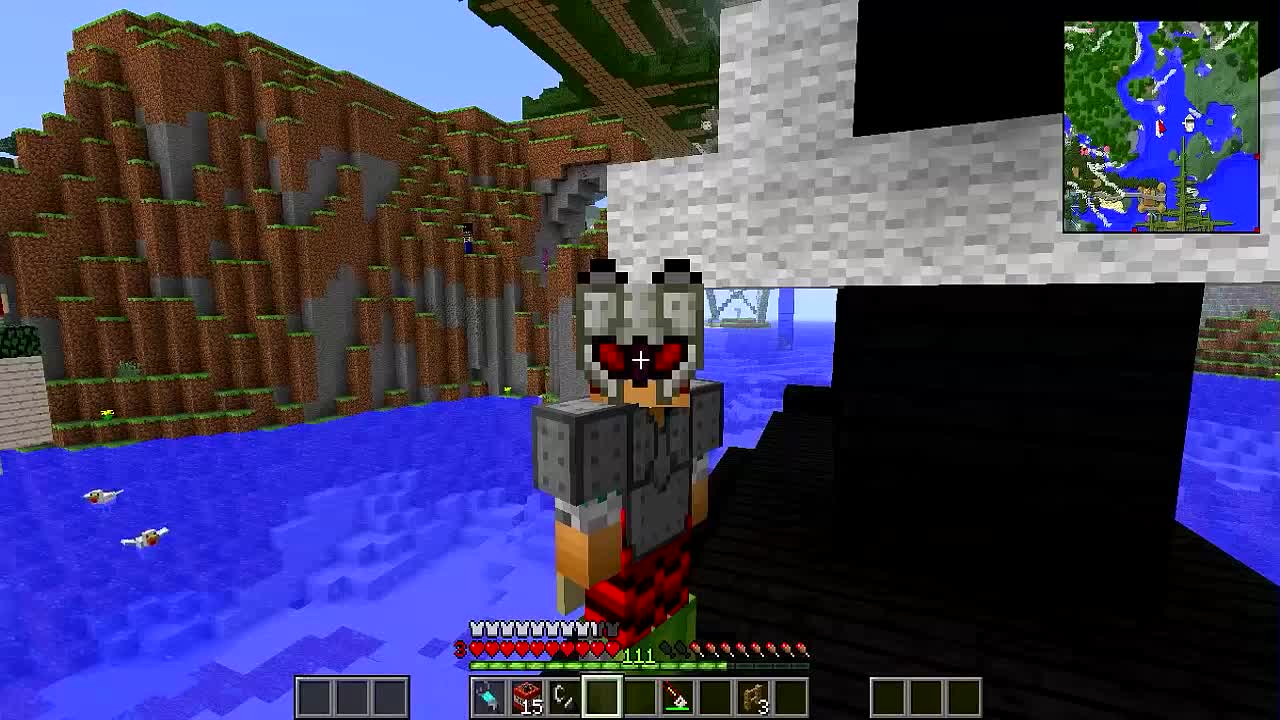Select the last empty slot on the hotbar

(x=792, y=693)
